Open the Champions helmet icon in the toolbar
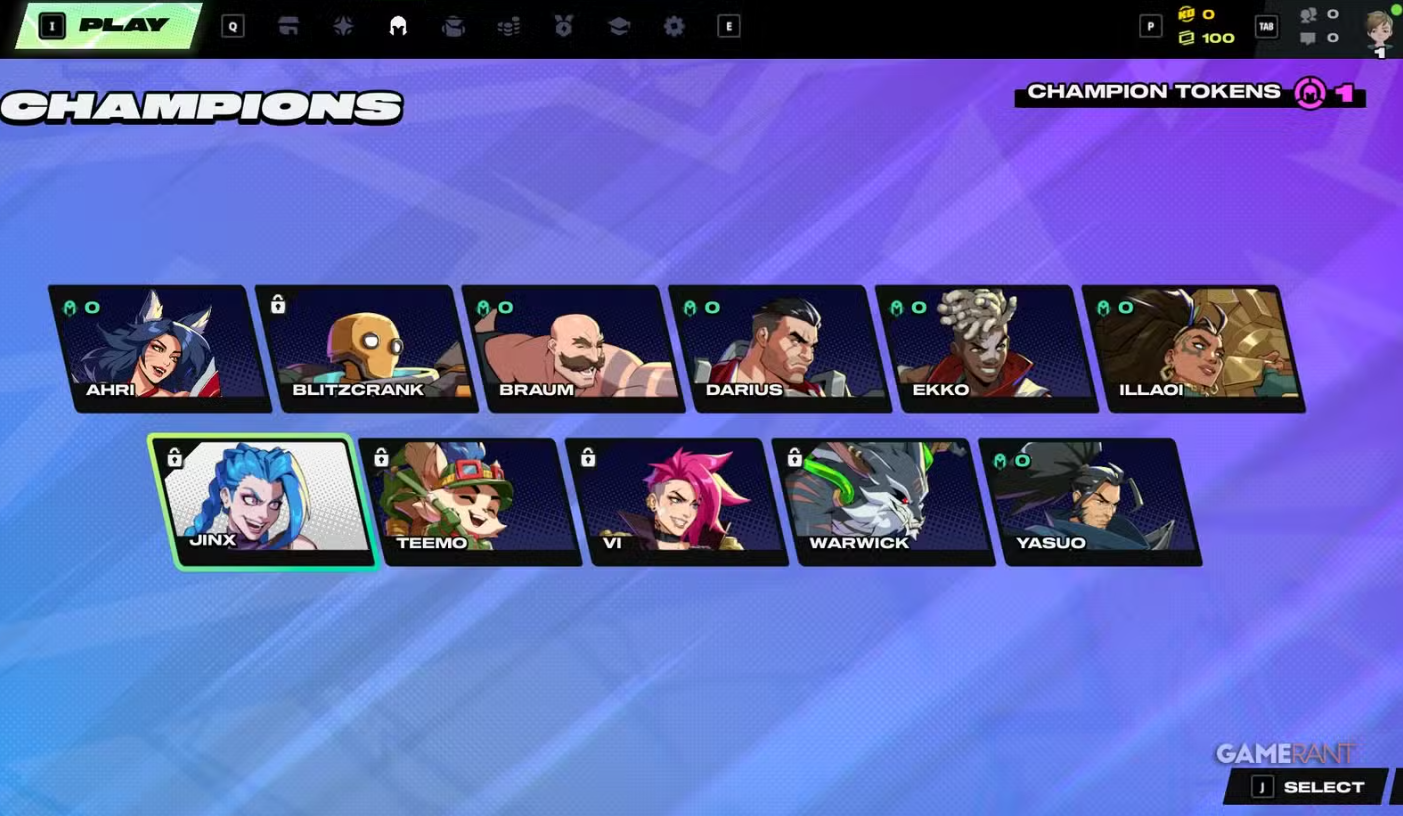 coord(398,26)
